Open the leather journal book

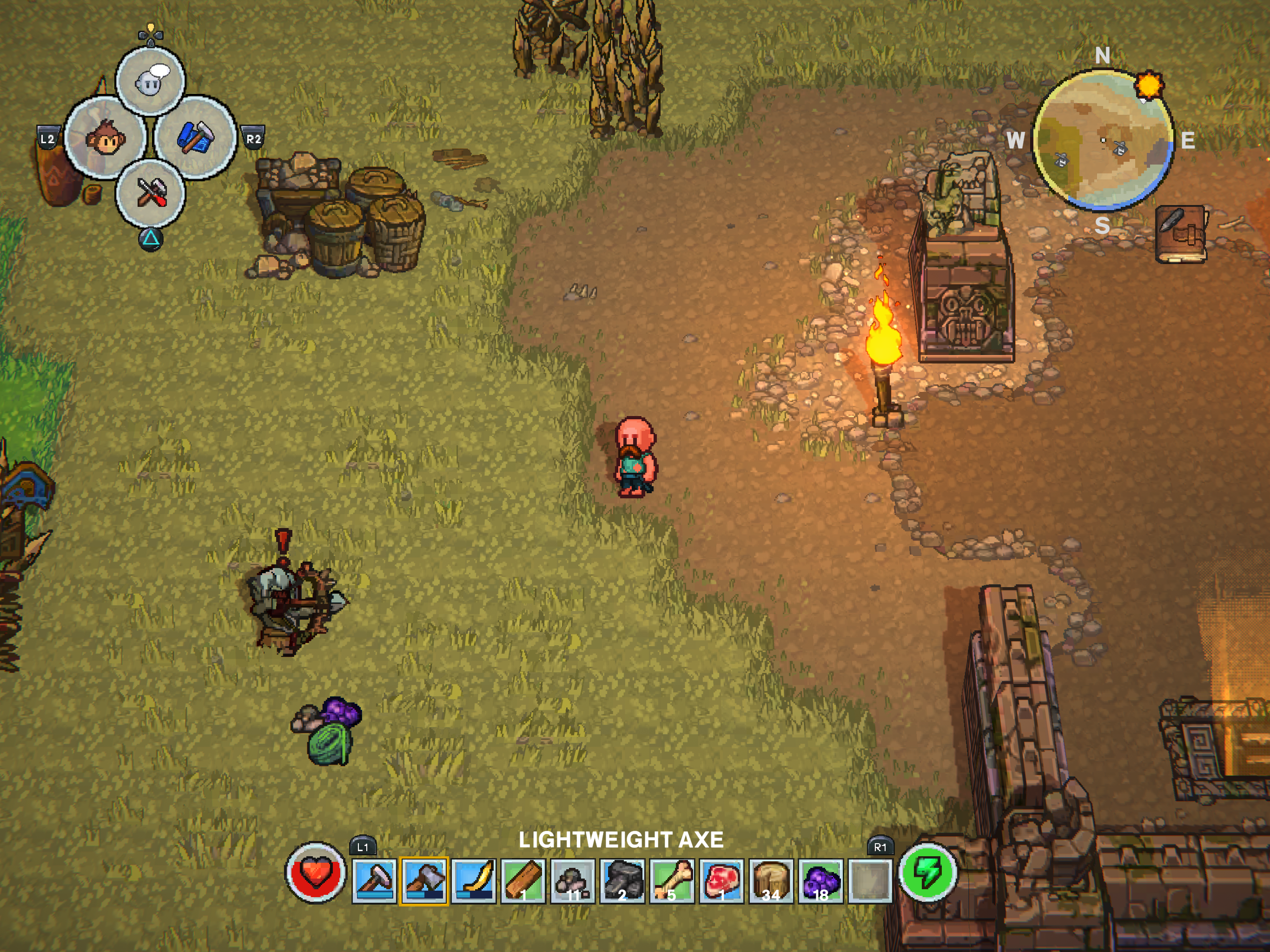[1180, 234]
